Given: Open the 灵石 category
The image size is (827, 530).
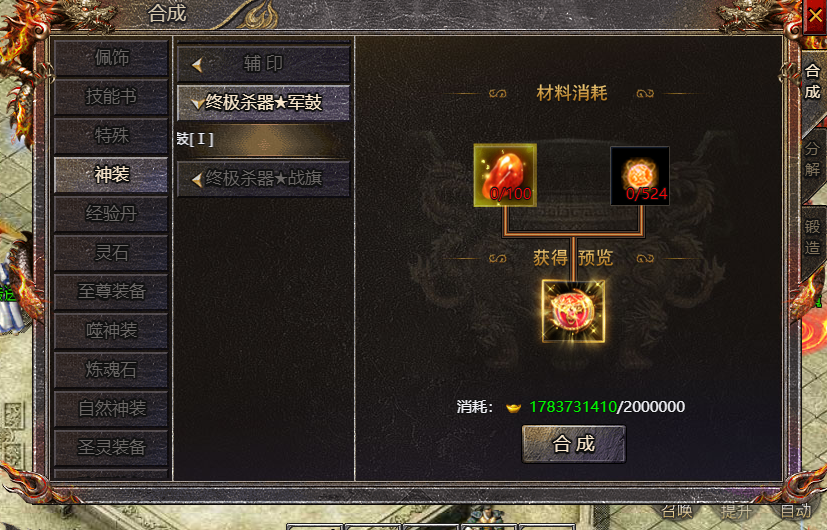Looking at the screenshot, I should (x=111, y=253).
